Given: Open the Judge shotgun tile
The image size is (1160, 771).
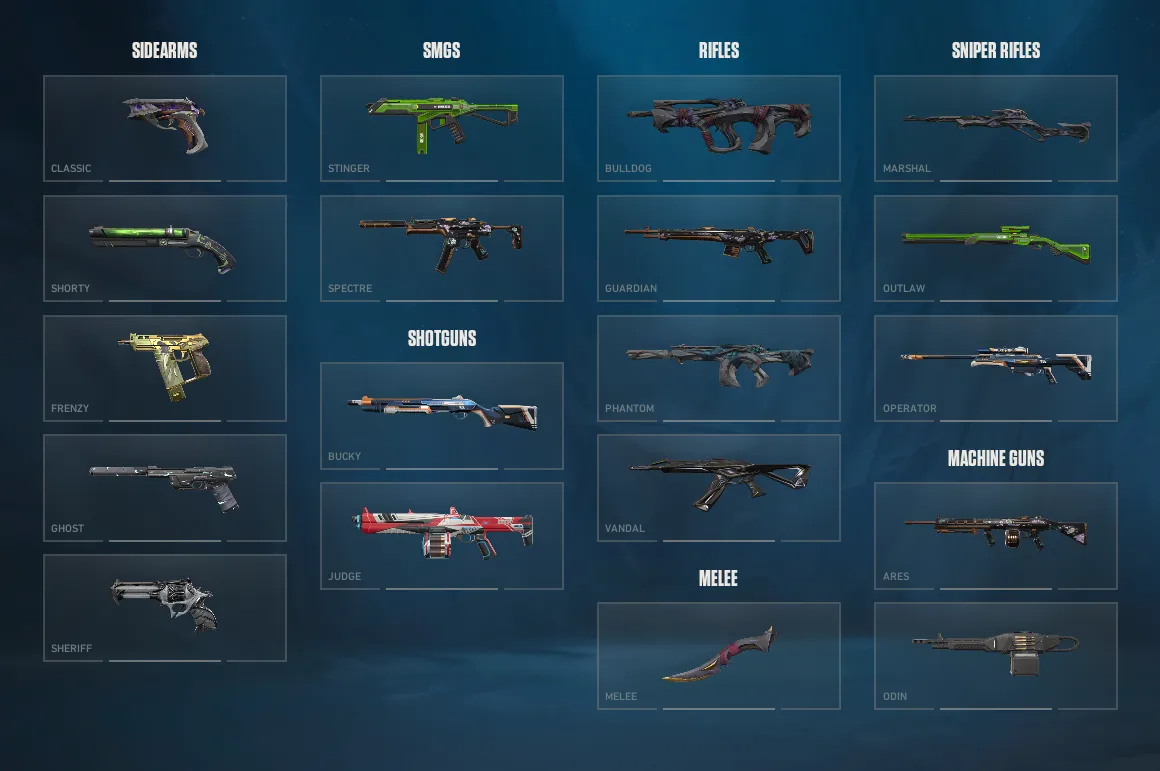Looking at the screenshot, I should coord(442,536).
